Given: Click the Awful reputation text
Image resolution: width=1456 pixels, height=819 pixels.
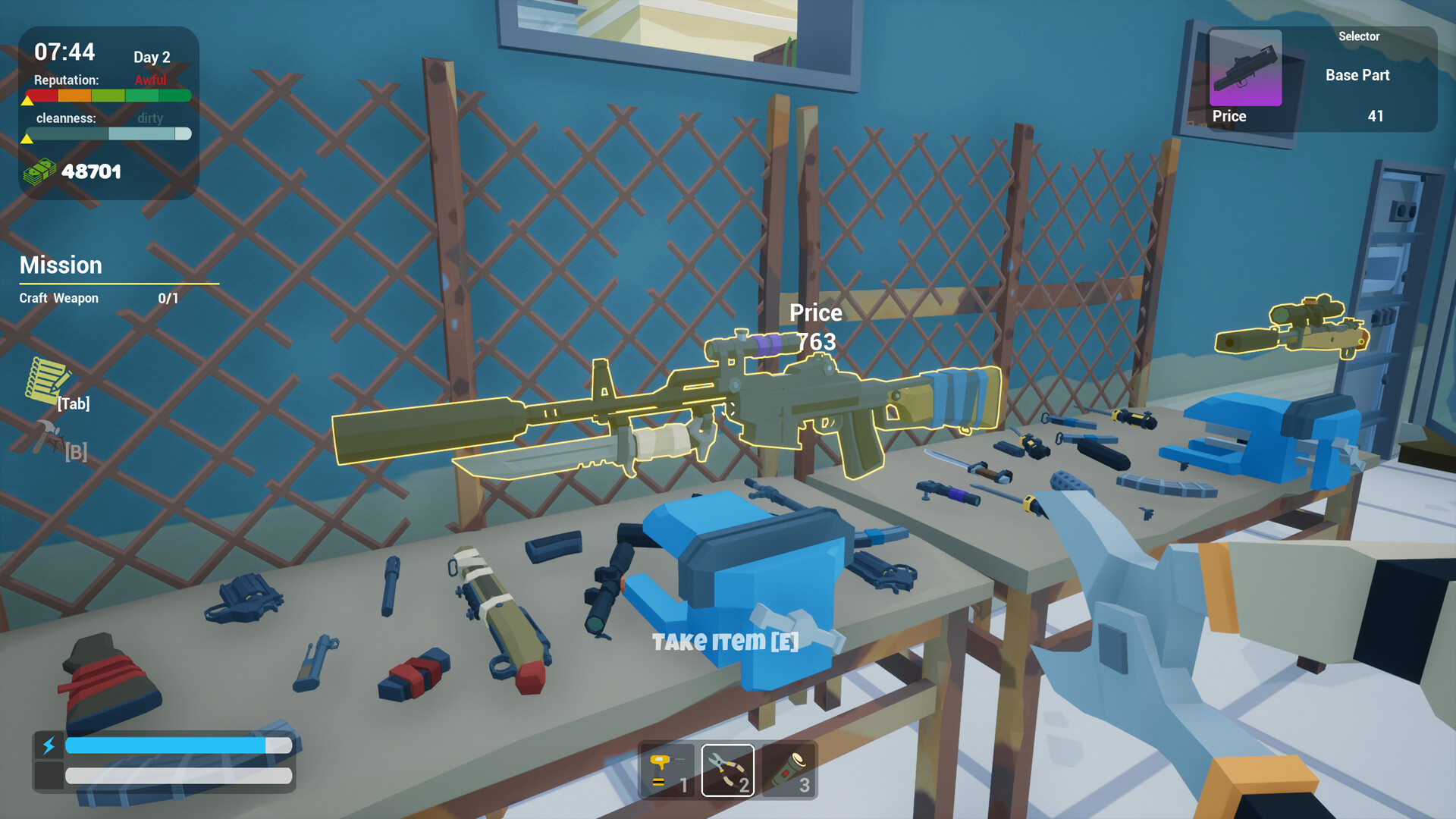Looking at the screenshot, I should [152, 79].
